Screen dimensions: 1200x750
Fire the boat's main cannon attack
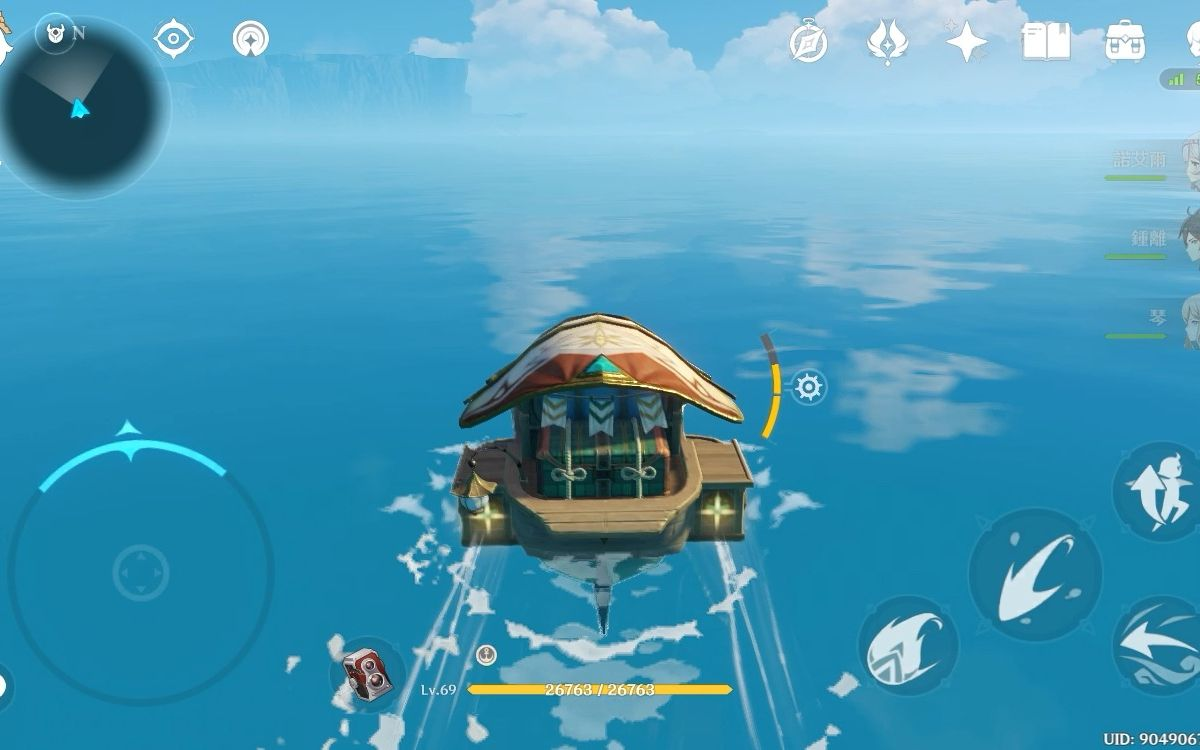click(x=1034, y=573)
